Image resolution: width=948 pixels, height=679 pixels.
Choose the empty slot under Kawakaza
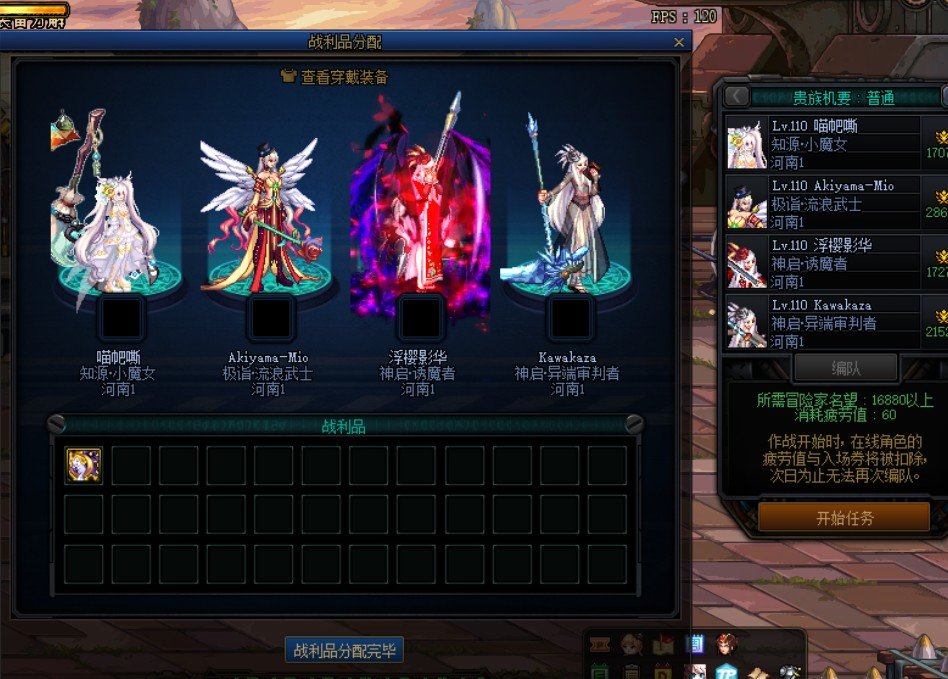(570, 317)
